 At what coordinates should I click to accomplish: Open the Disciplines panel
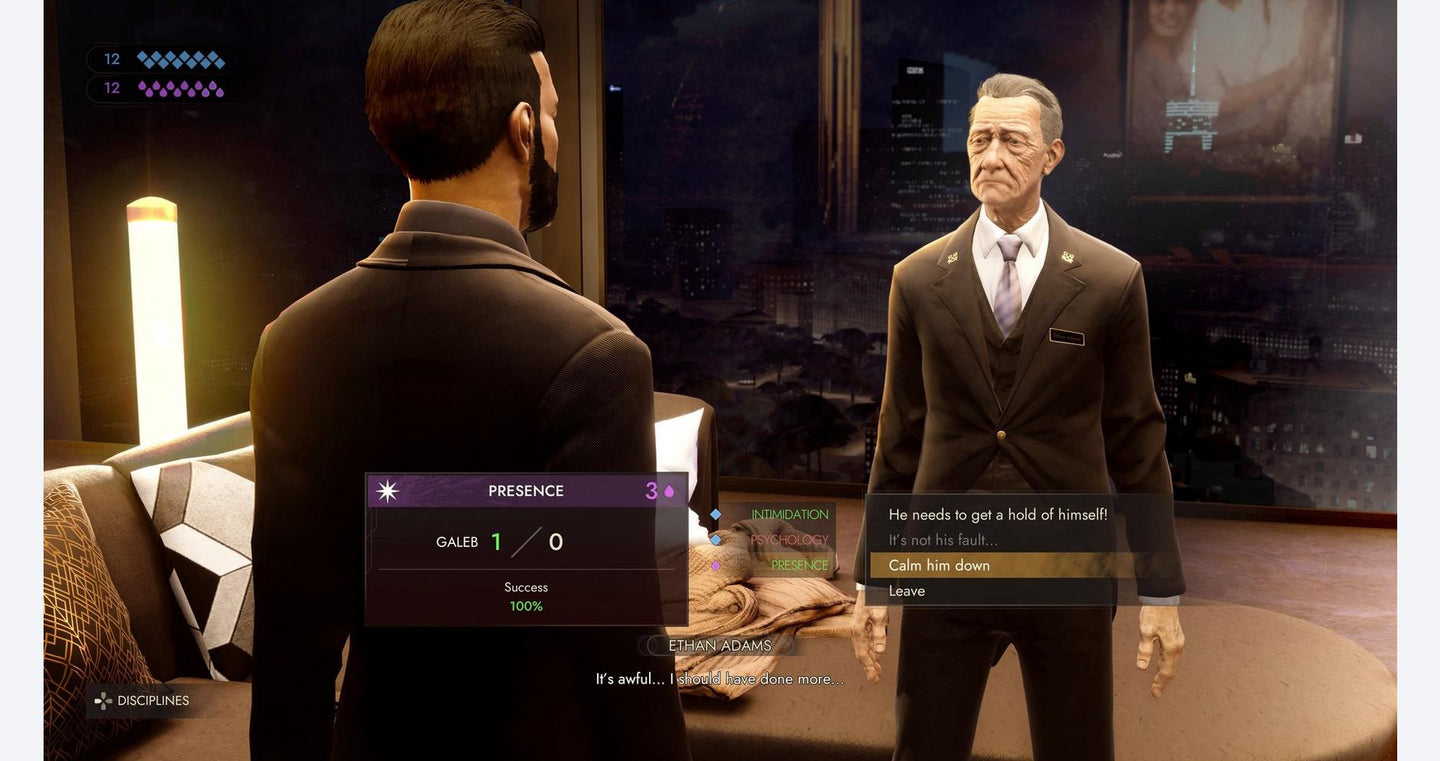[x=142, y=701]
